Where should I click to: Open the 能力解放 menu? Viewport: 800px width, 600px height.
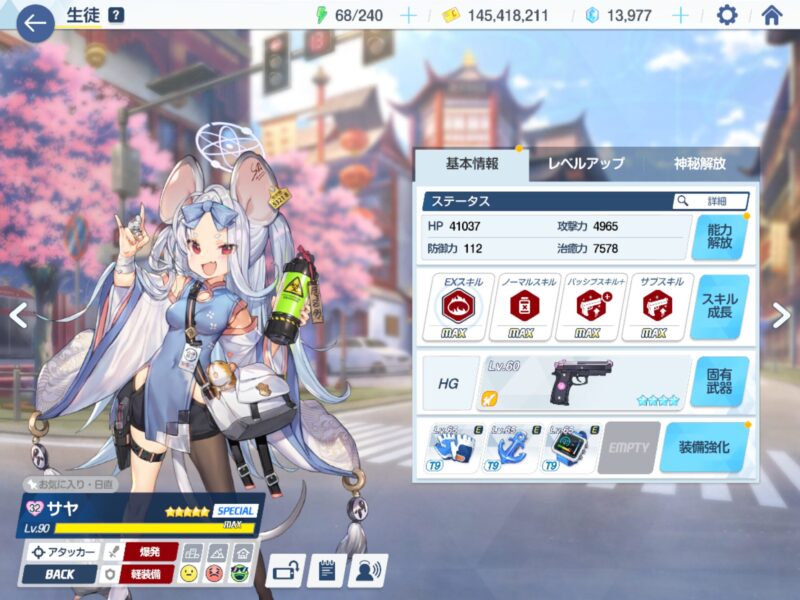click(719, 236)
